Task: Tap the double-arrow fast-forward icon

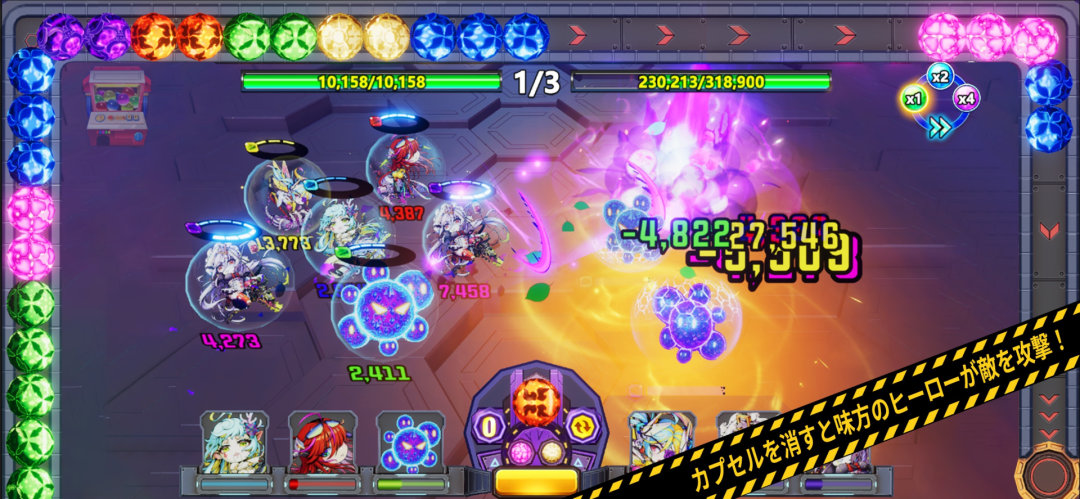Action: [939, 125]
